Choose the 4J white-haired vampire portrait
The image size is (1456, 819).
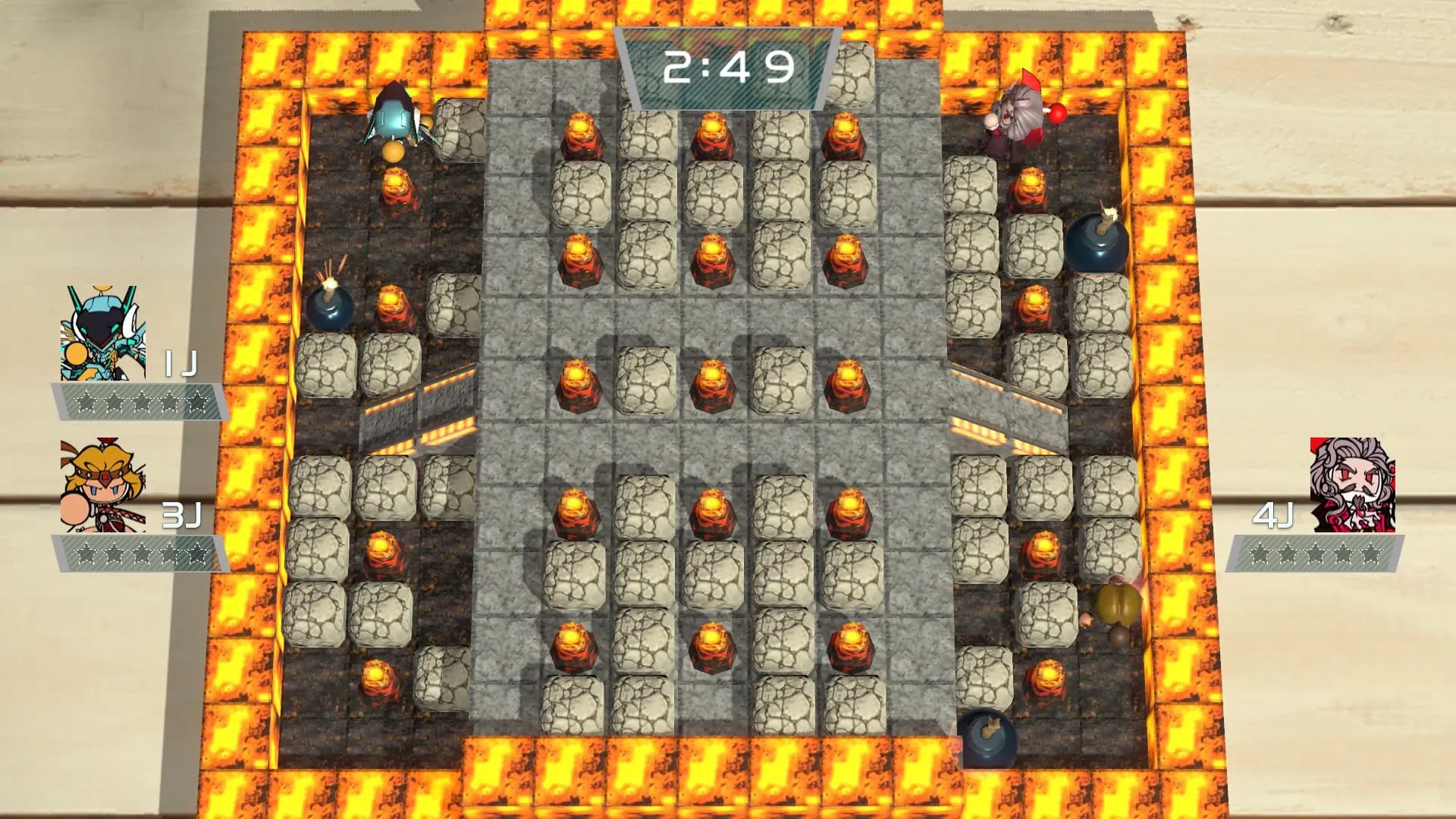(1352, 485)
